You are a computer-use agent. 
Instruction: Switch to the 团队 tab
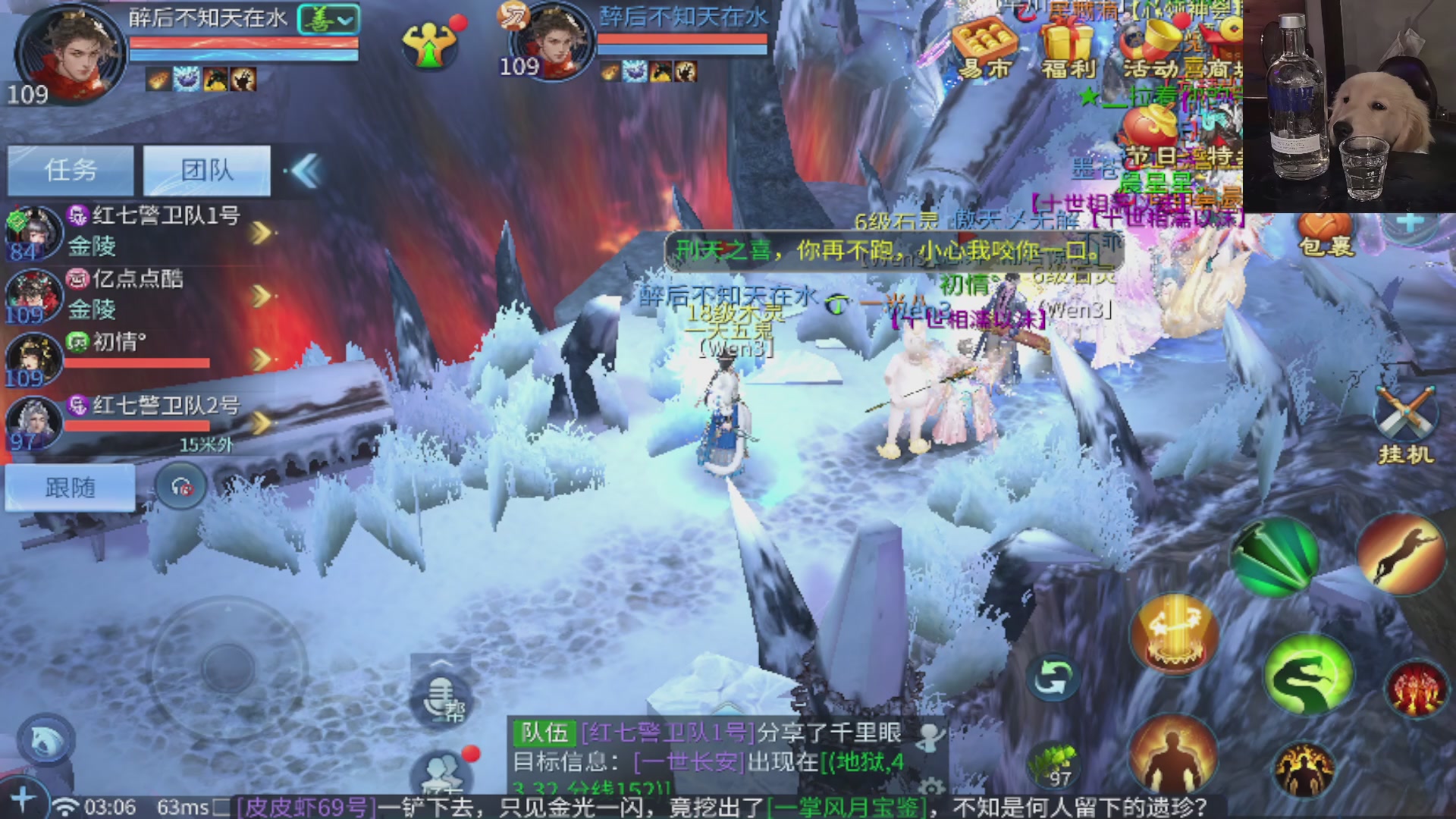point(207,171)
